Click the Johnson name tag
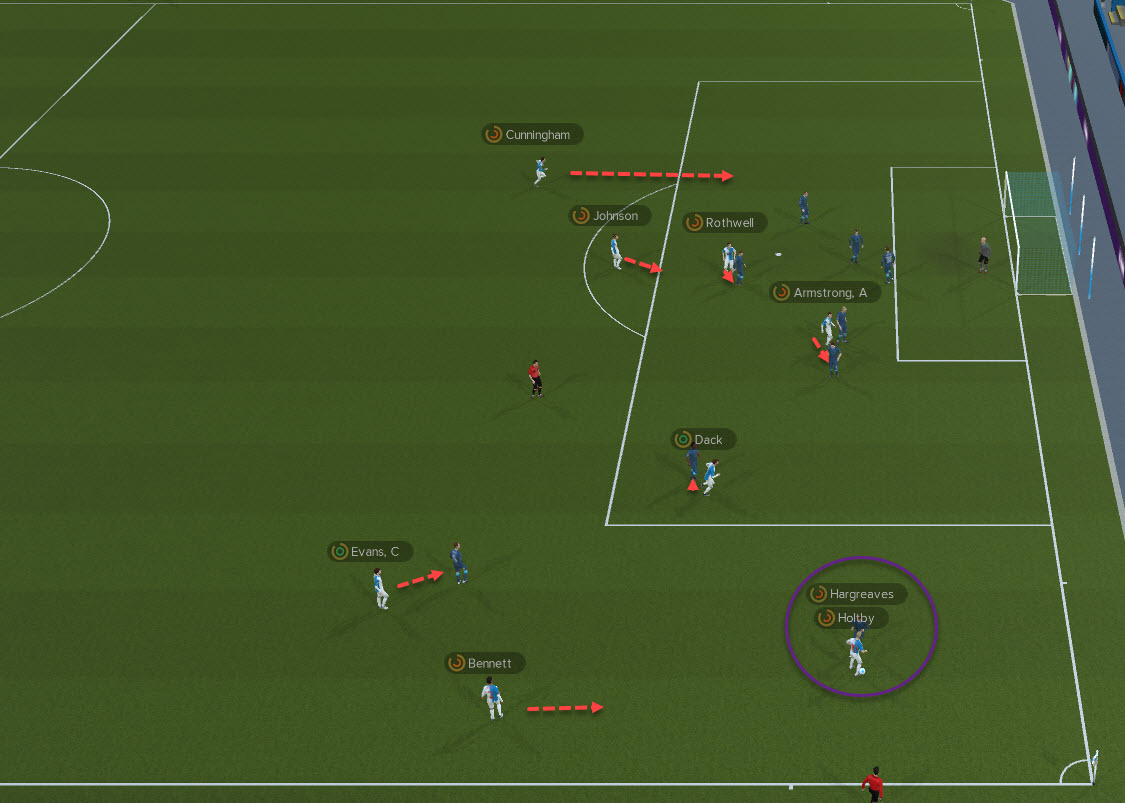Screen dimensions: 1125x803 [x=610, y=216]
